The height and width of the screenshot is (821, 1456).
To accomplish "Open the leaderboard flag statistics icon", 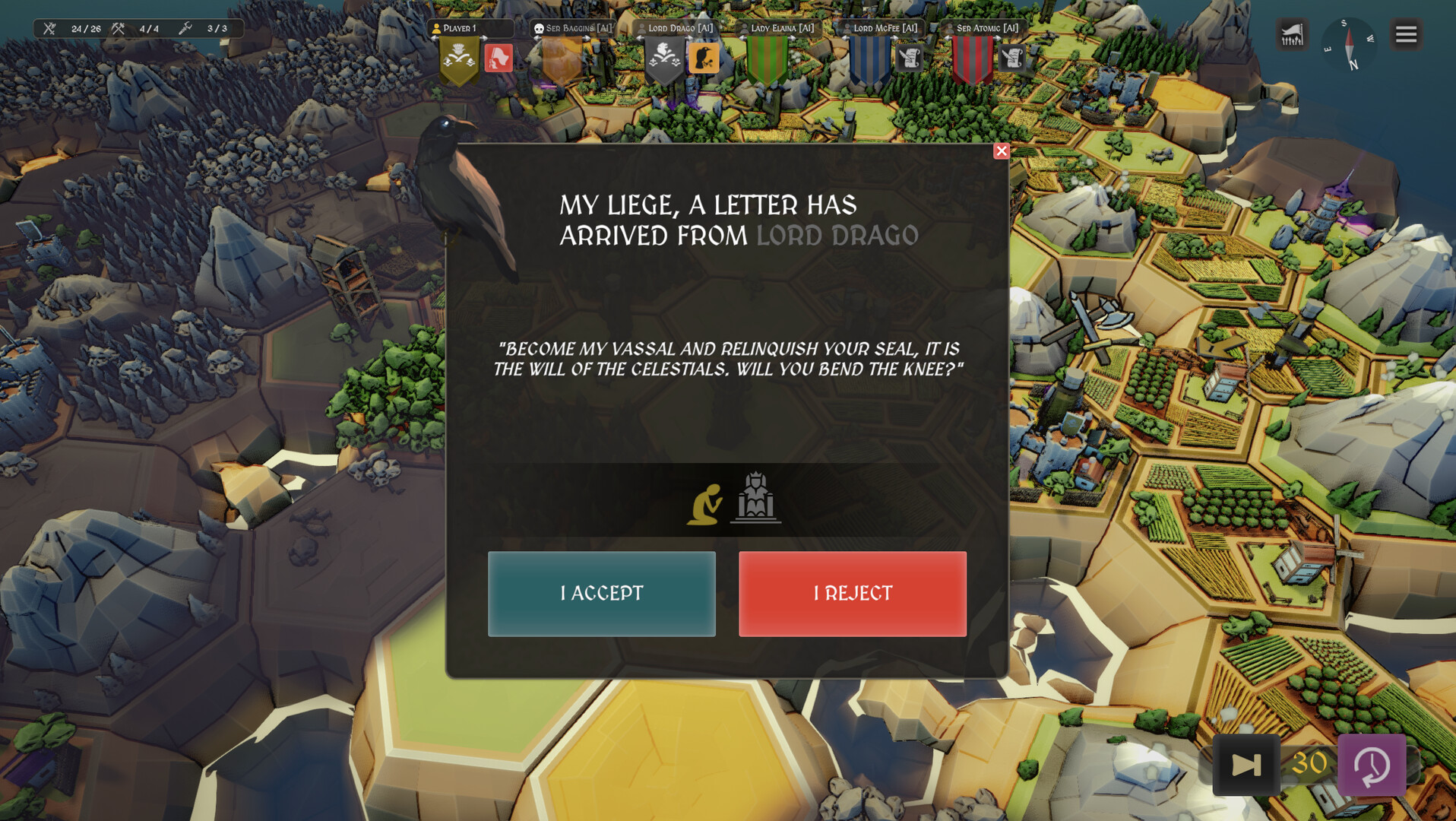I will (1292, 34).
